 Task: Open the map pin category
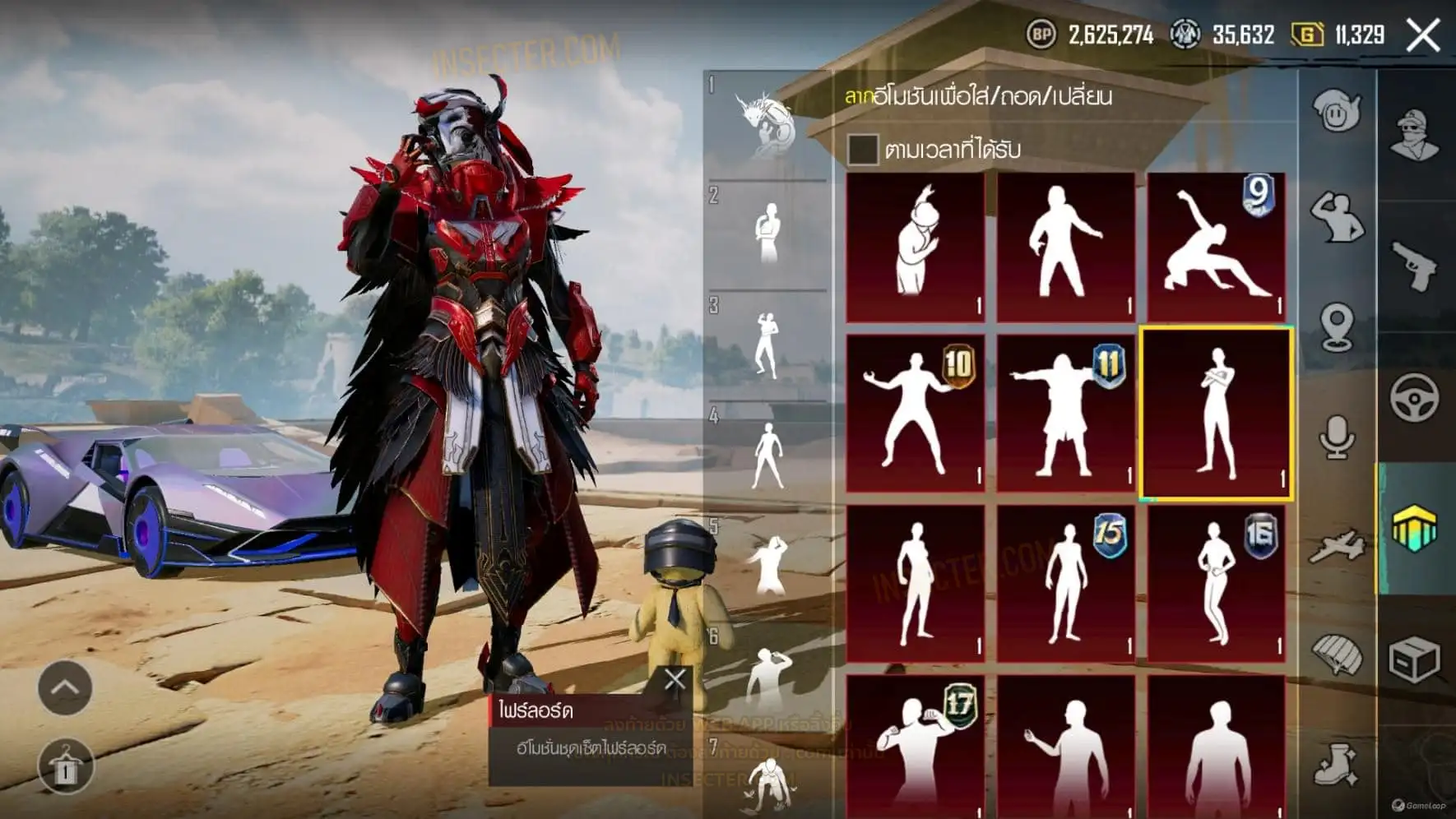click(x=1337, y=326)
